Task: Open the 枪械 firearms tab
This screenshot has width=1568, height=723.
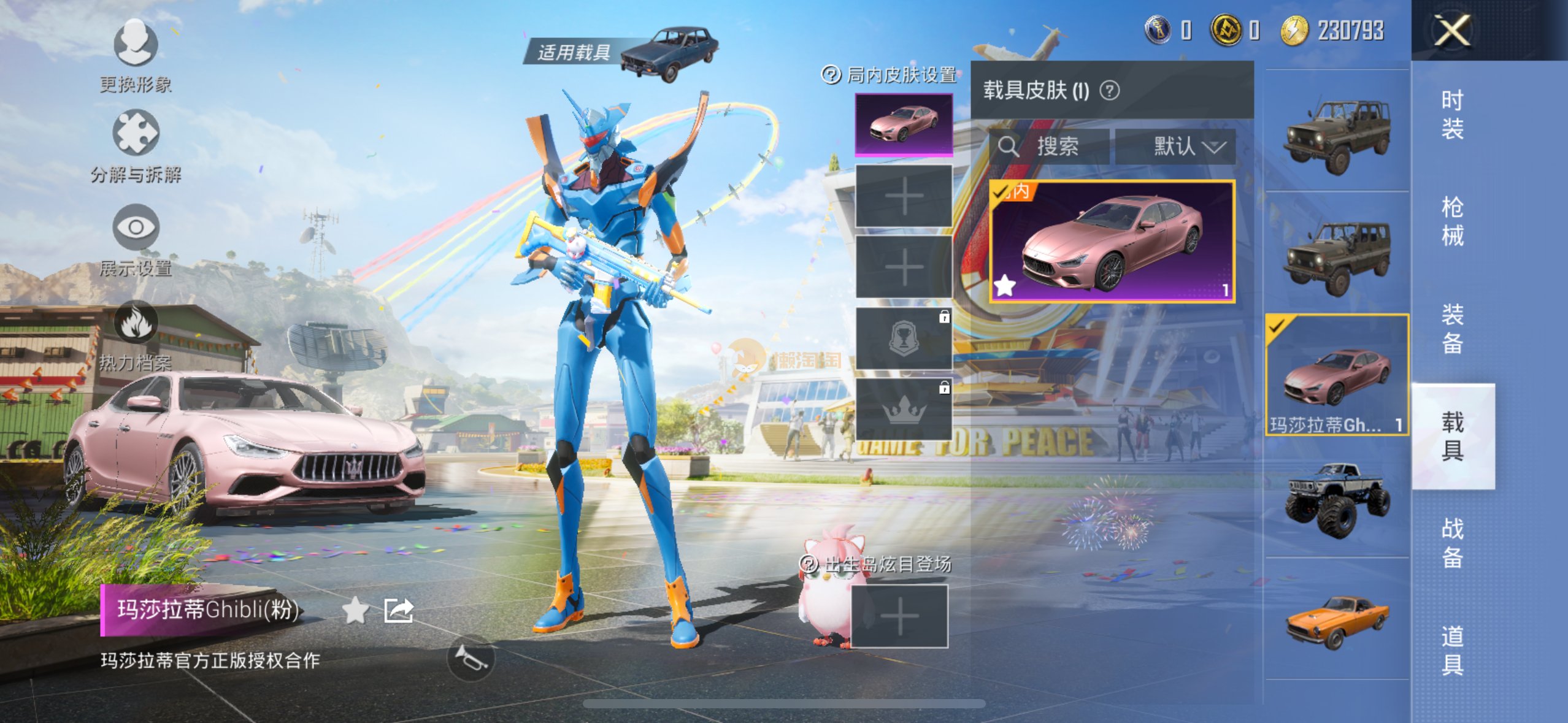Action: [x=1452, y=221]
